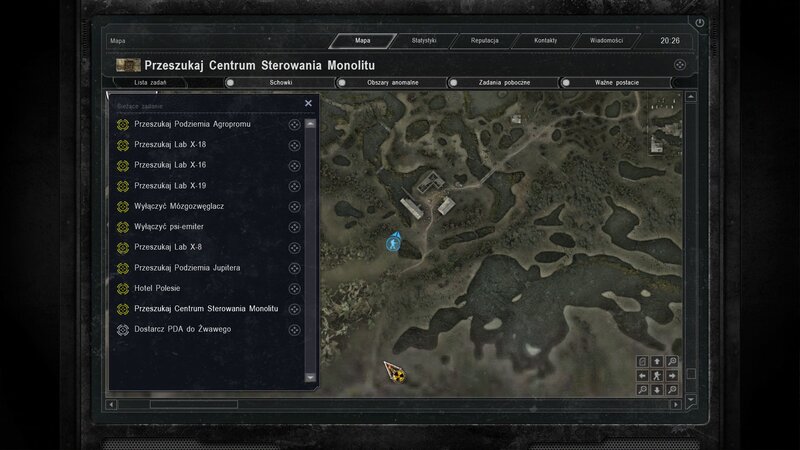Viewport: 800px width, 450px height.
Task: Select the Przeszukaj Podziemia Agropromu task
Action: 192,124
